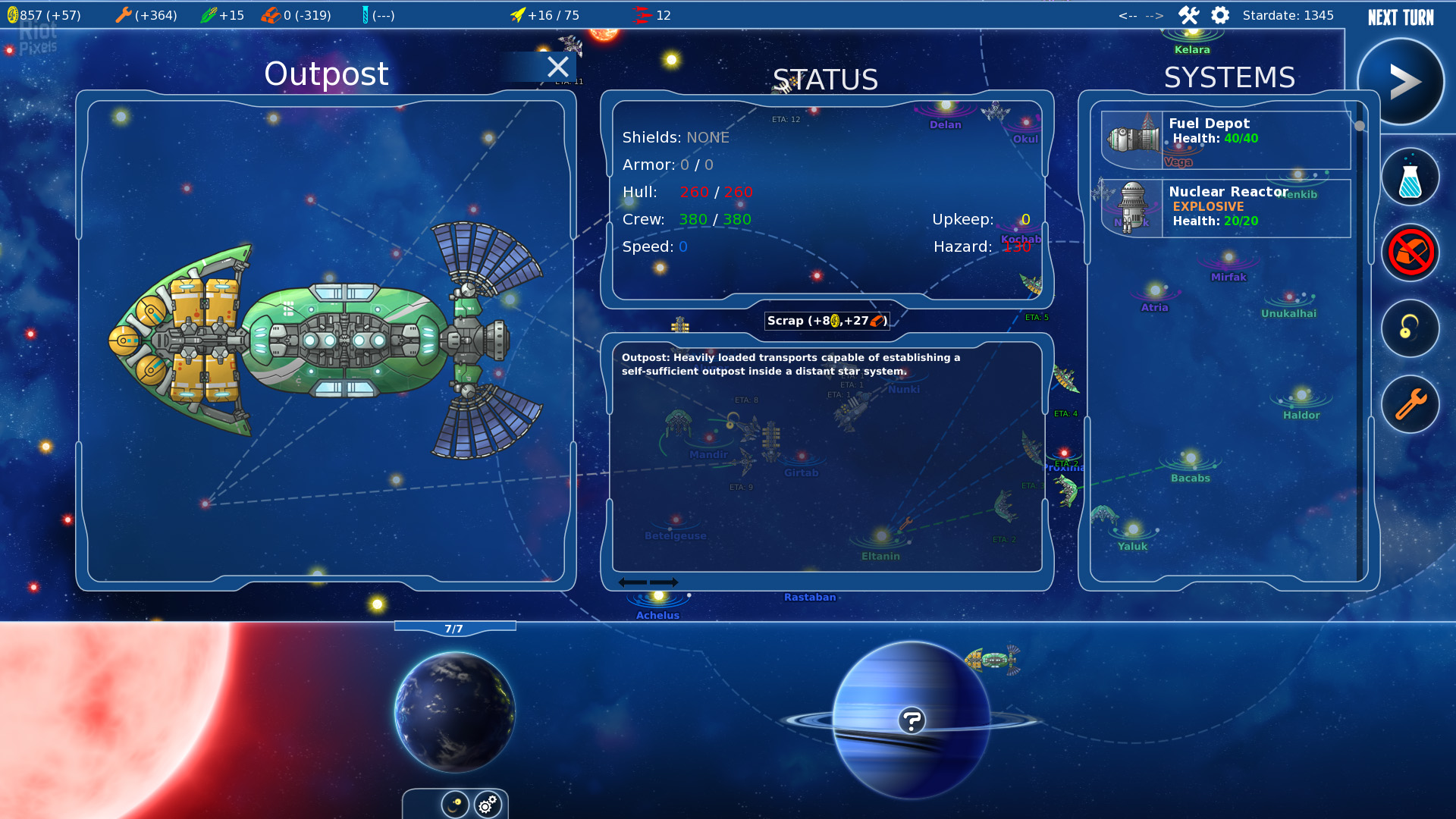Image resolution: width=1456 pixels, height=819 pixels.
Task: Click the right black arrow under the description
Action: click(x=664, y=582)
